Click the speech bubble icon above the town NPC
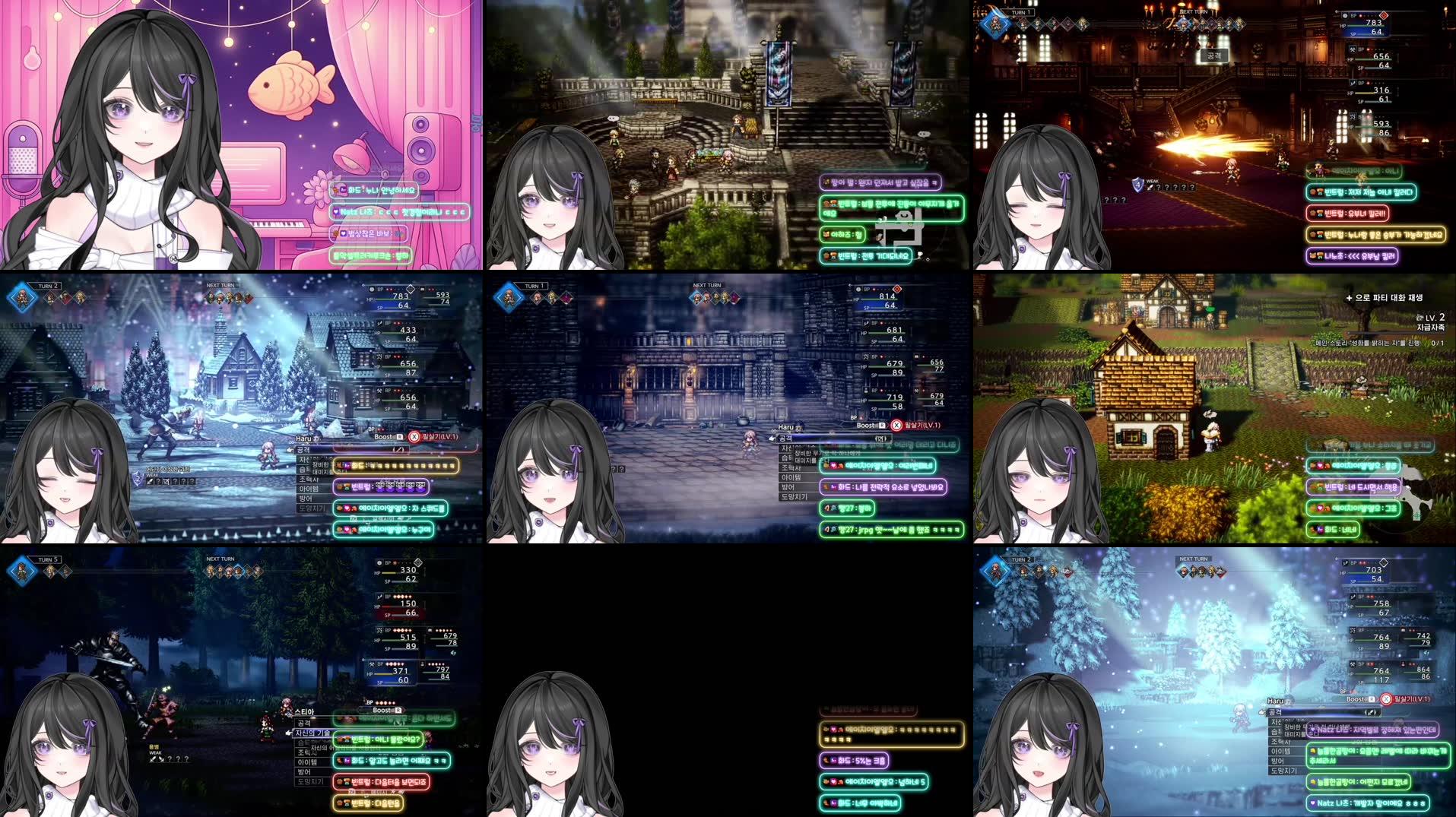This screenshot has height=817, width=1456. [x=1210, y=309]
